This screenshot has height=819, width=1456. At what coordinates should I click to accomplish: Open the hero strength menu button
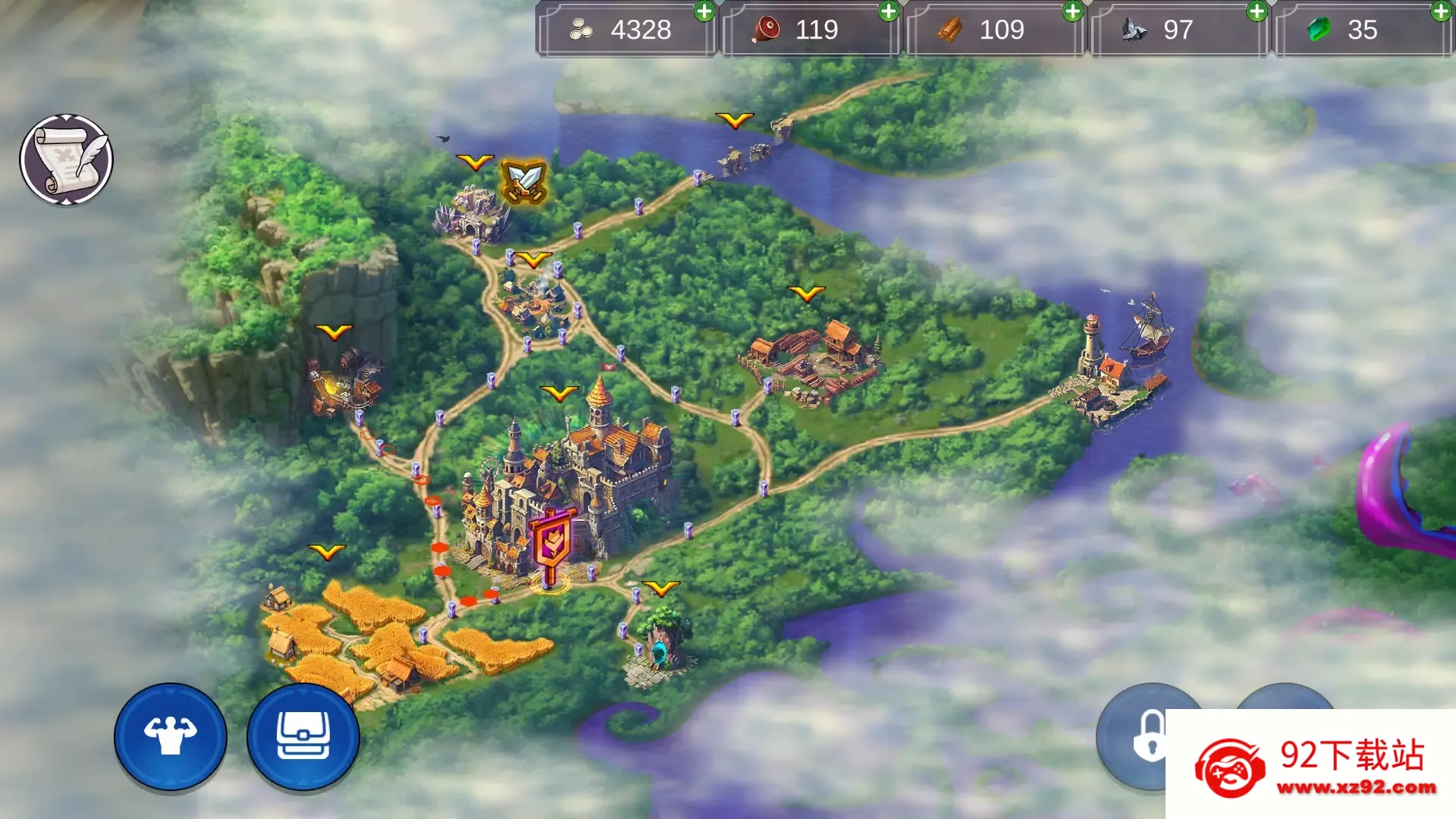tap(171, 736)
